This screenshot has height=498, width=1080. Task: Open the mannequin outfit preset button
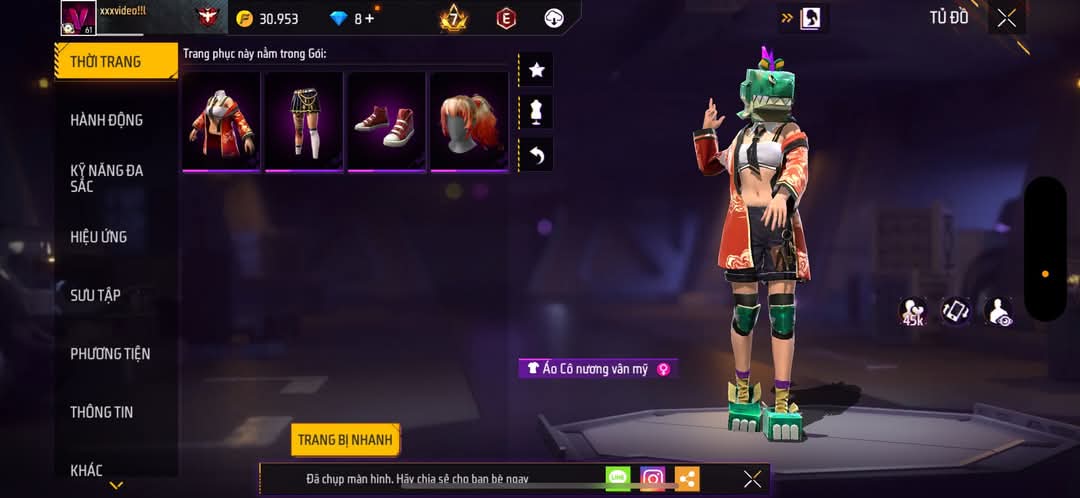(x=536, y=112)
